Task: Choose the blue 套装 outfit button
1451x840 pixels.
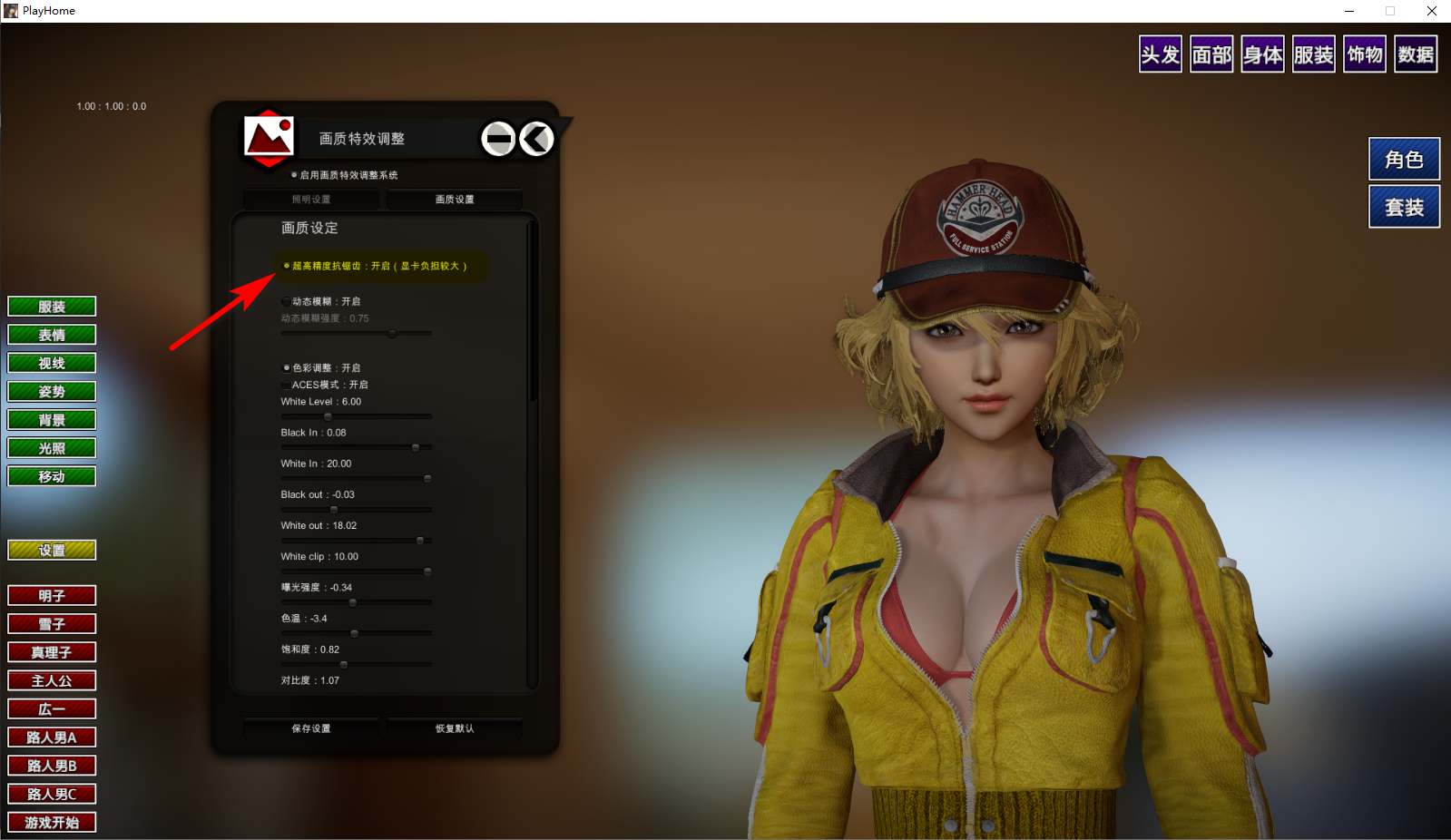Action: (x=1404, y=208)
